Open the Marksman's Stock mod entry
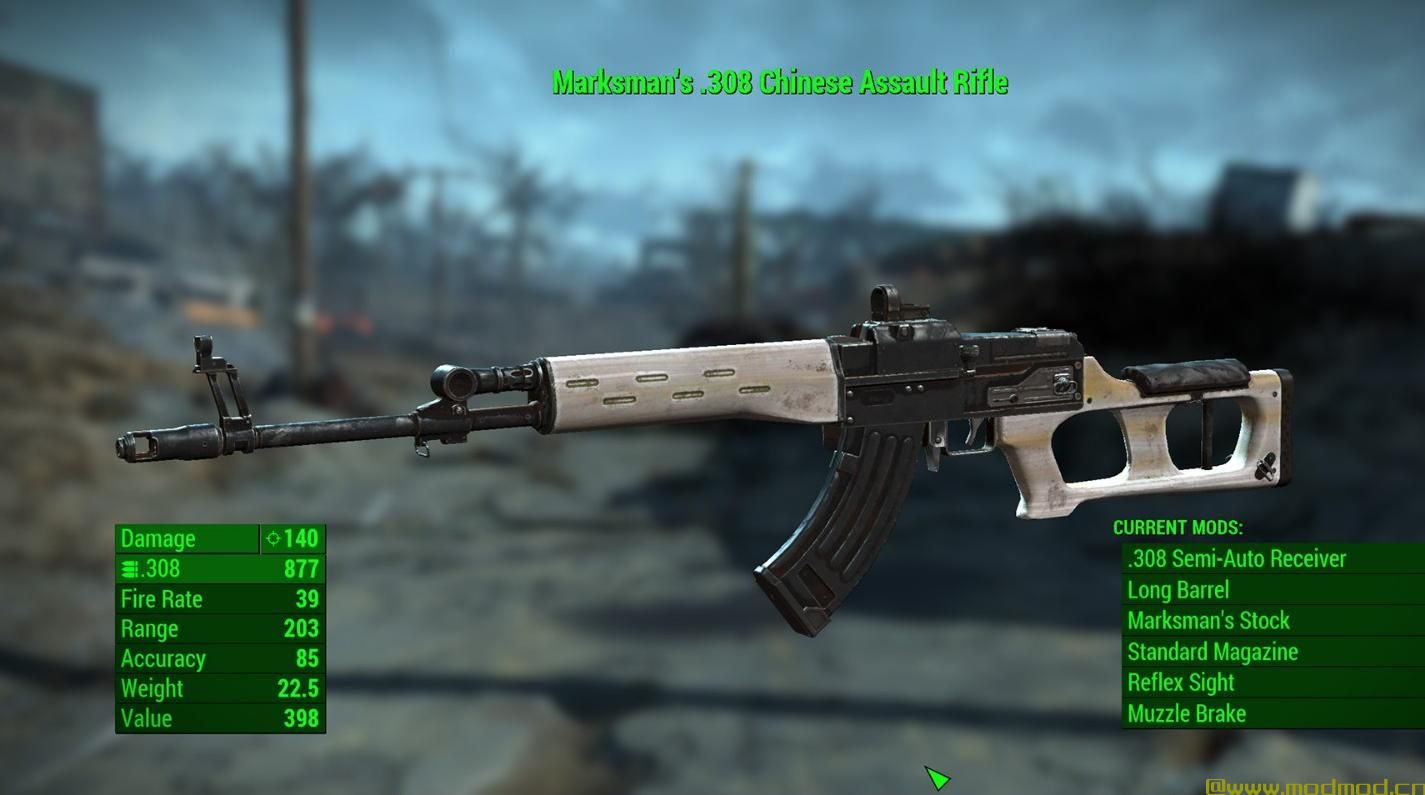The height and width of the screenshot is (795, 1425). 1209,621
